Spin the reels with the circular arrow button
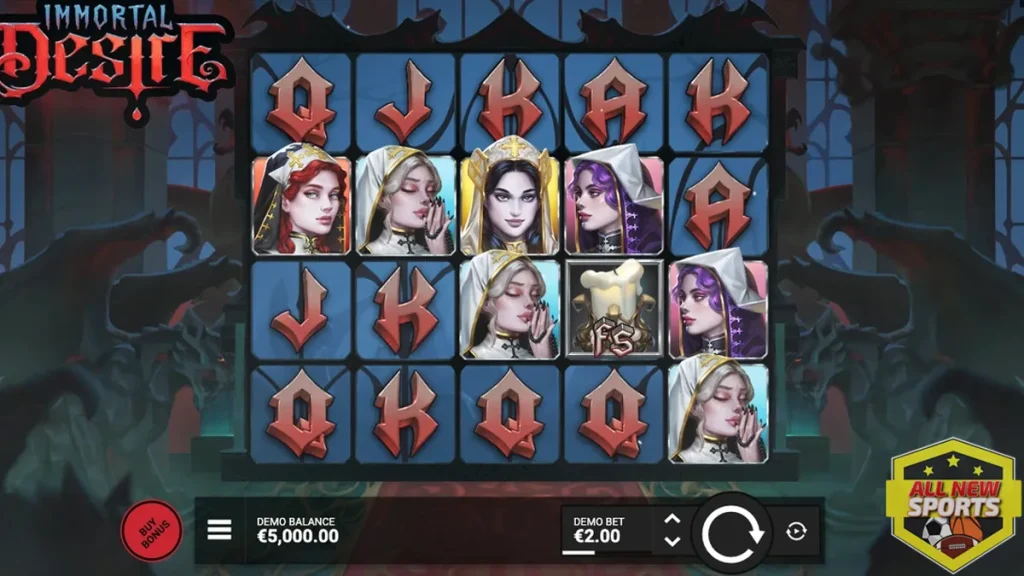The width and height of the screenshot is (1024, 576). [x=733, y=532]
